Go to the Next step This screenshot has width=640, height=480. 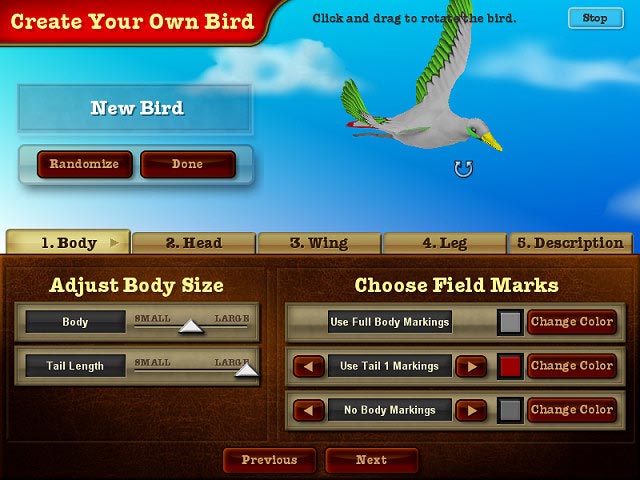pos(371,460)
